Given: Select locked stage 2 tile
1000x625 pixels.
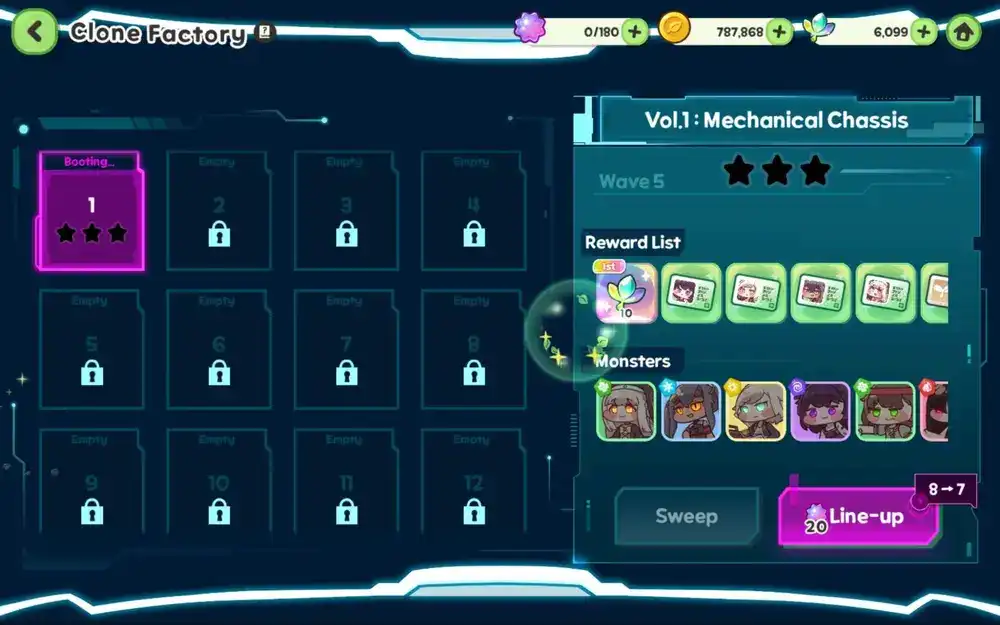Looking at the screenshot, I should pos(219,211).
